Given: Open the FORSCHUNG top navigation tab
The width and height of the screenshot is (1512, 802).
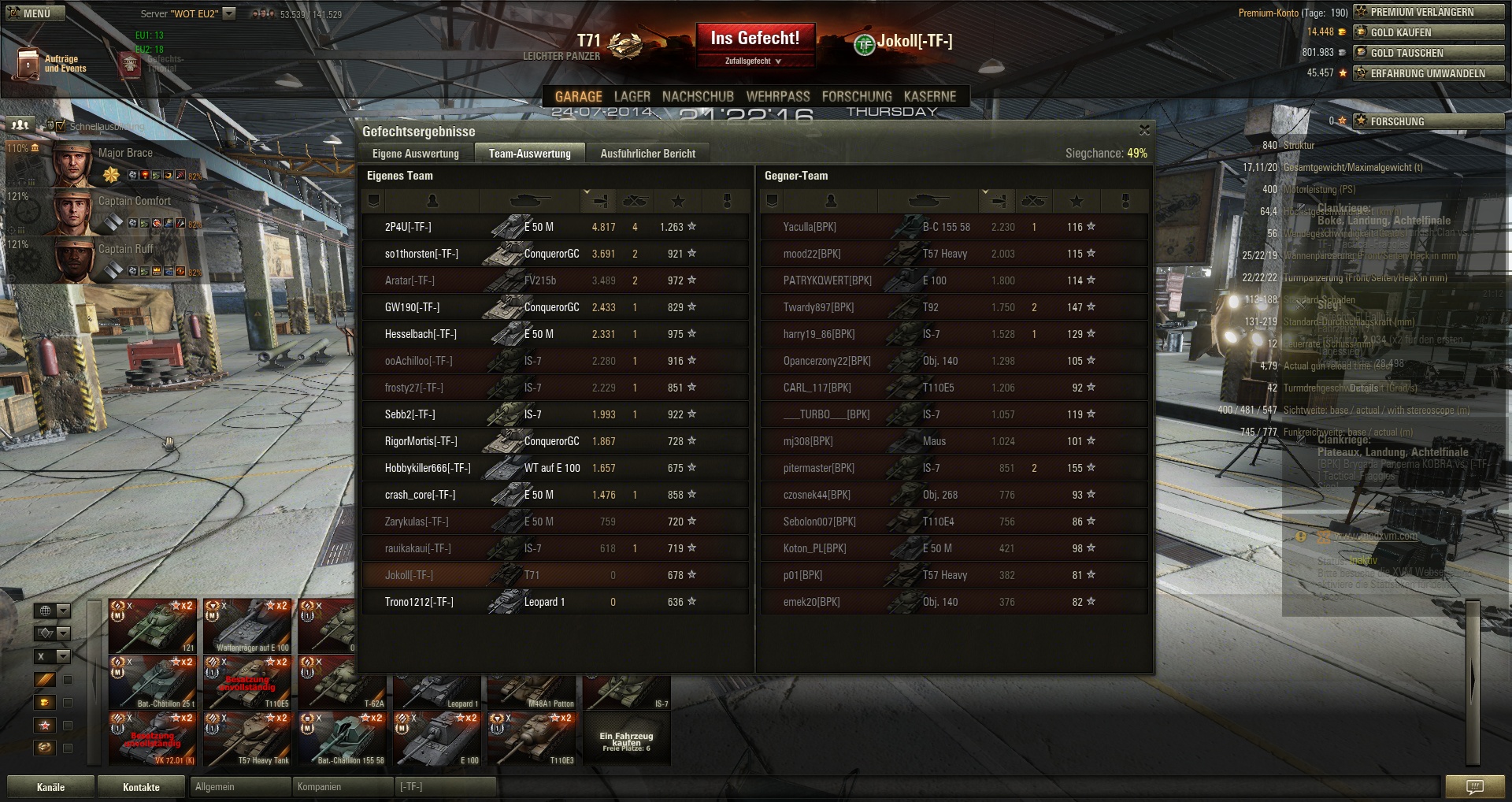Looking at the screenshot, I should click(x=857, y=97).
